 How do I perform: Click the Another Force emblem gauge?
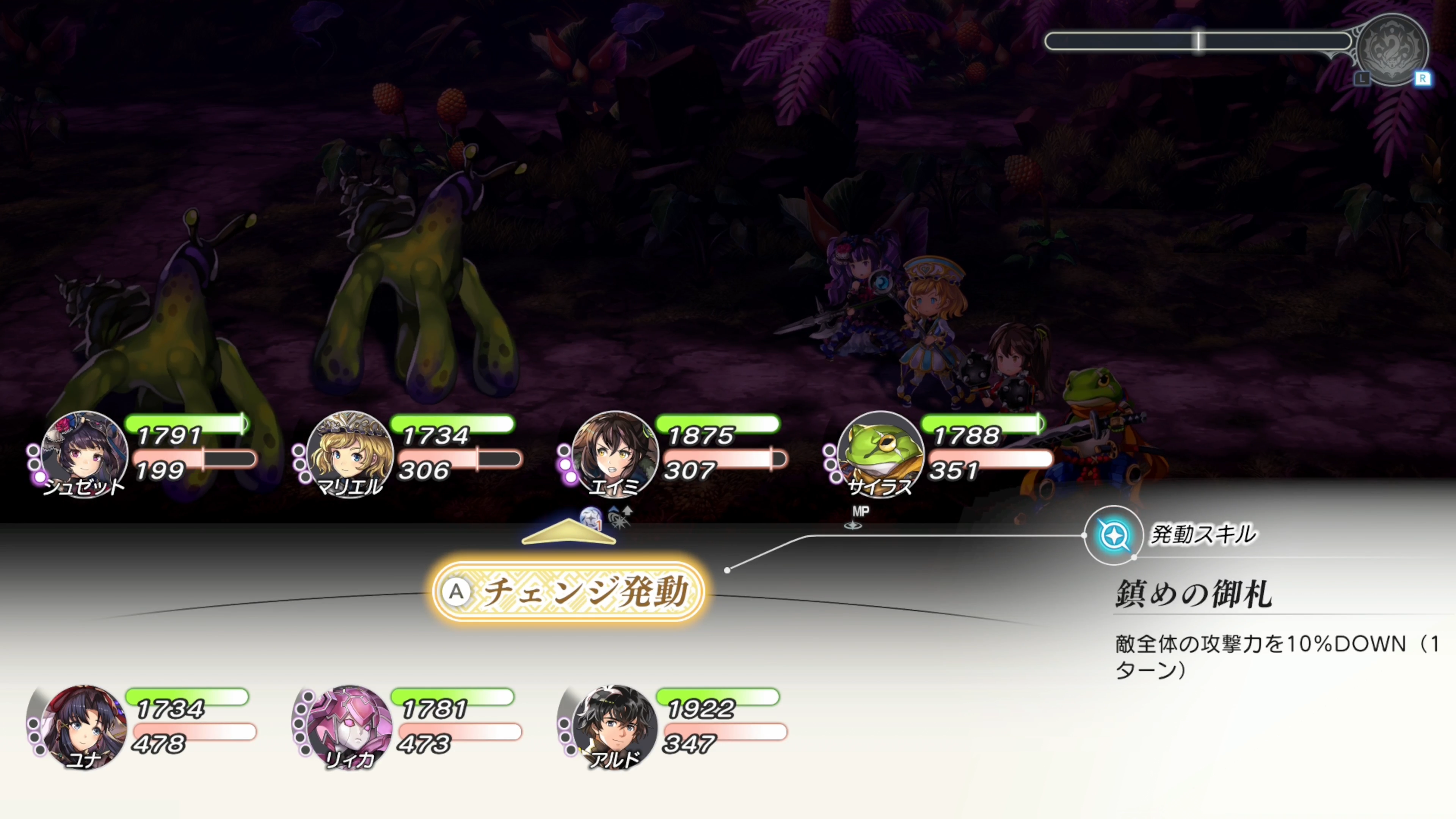pos(1392,50)
